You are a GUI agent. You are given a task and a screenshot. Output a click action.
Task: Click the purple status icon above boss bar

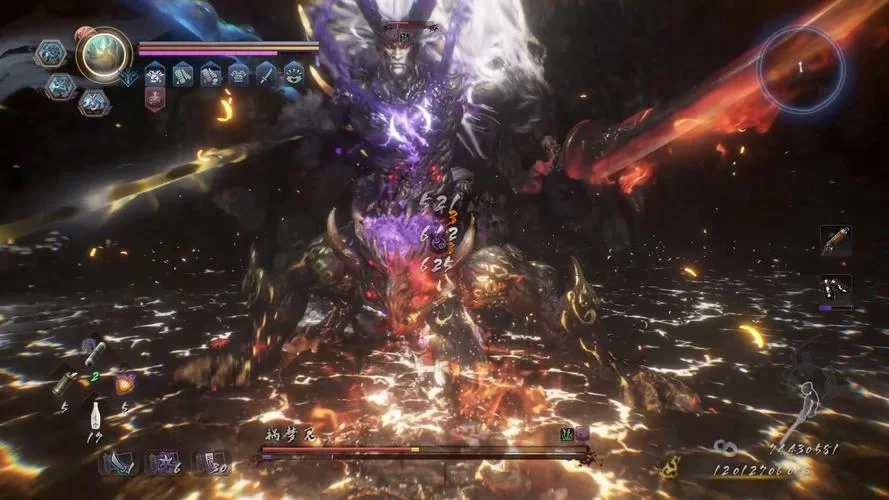(582, 433)
